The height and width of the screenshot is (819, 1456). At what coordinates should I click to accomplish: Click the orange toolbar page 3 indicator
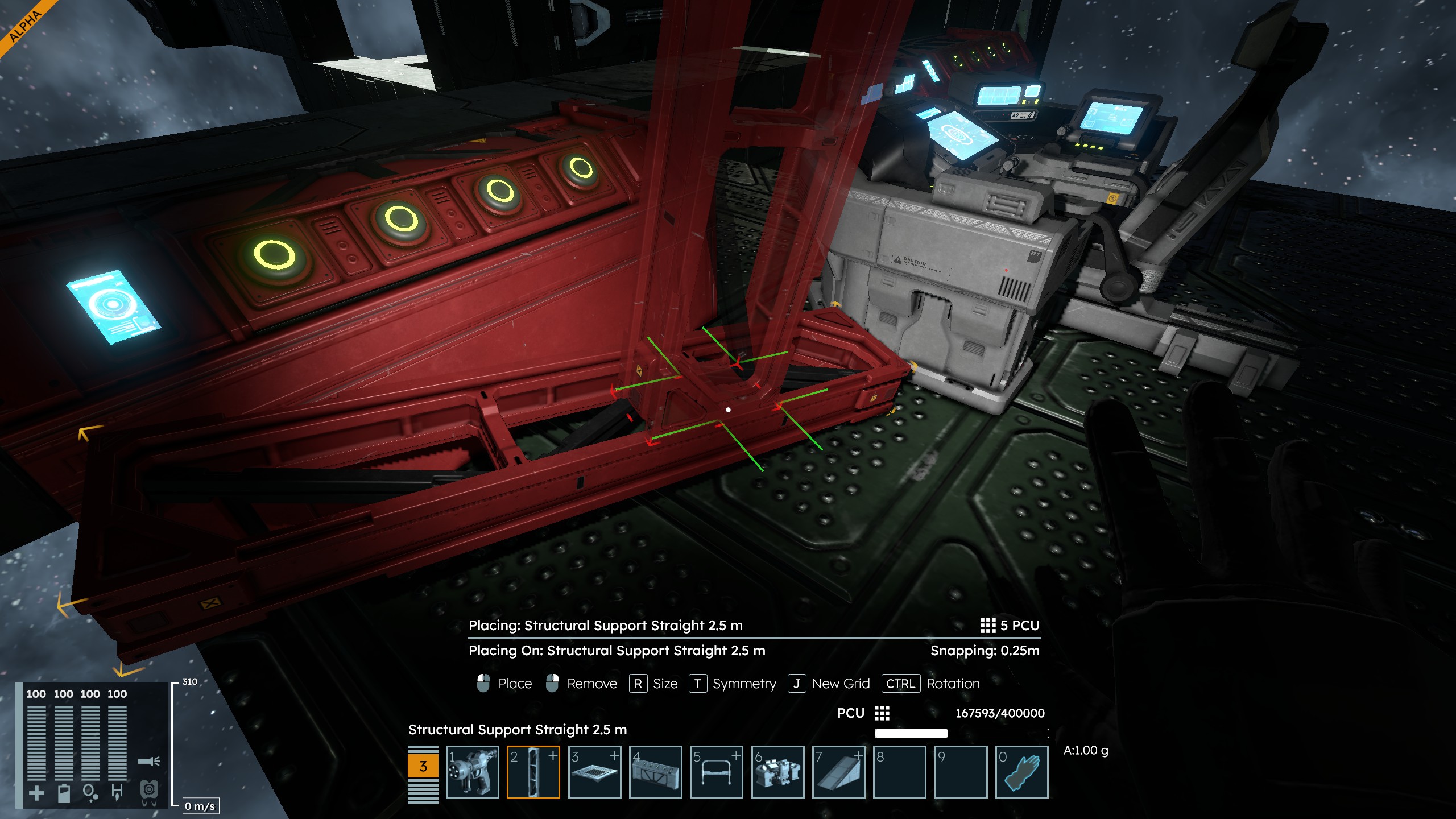click(423, 766)
